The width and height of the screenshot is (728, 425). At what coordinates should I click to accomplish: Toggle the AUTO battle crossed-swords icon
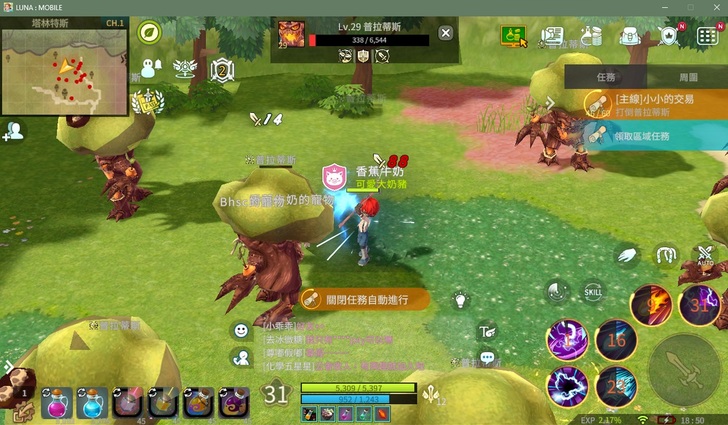705,256
